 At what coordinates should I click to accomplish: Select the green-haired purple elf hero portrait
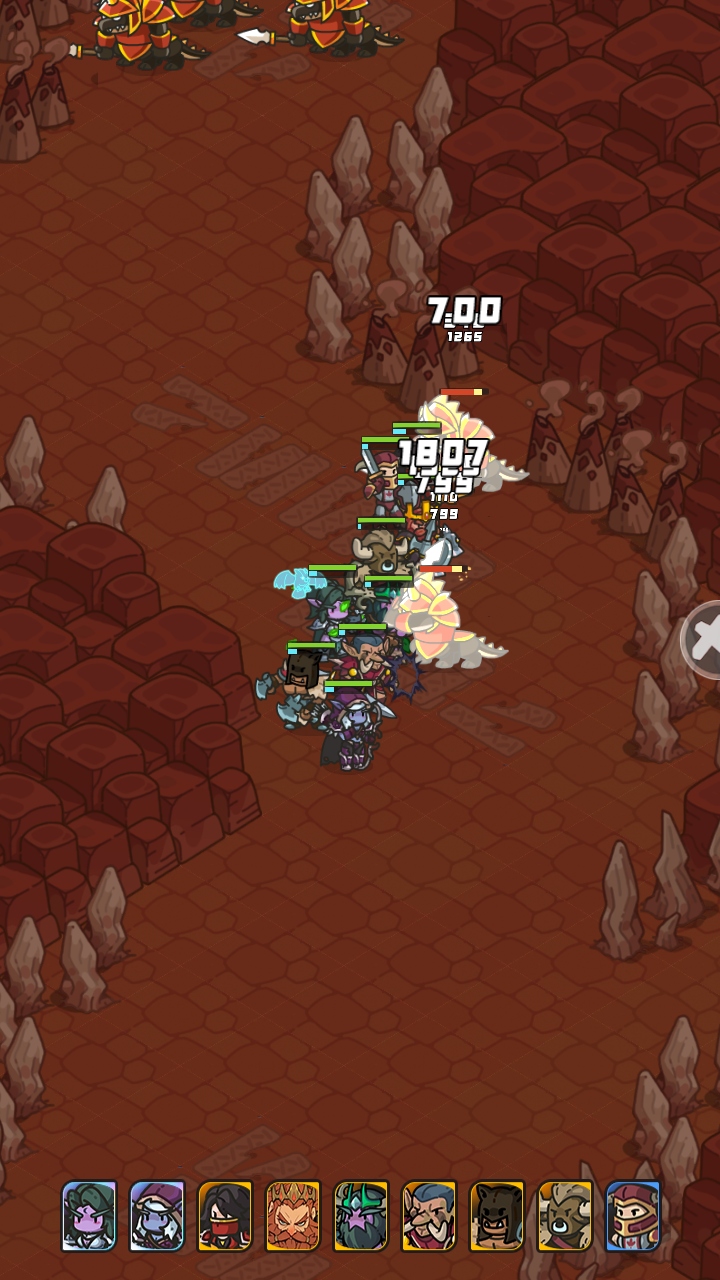tap(89, 1215)
